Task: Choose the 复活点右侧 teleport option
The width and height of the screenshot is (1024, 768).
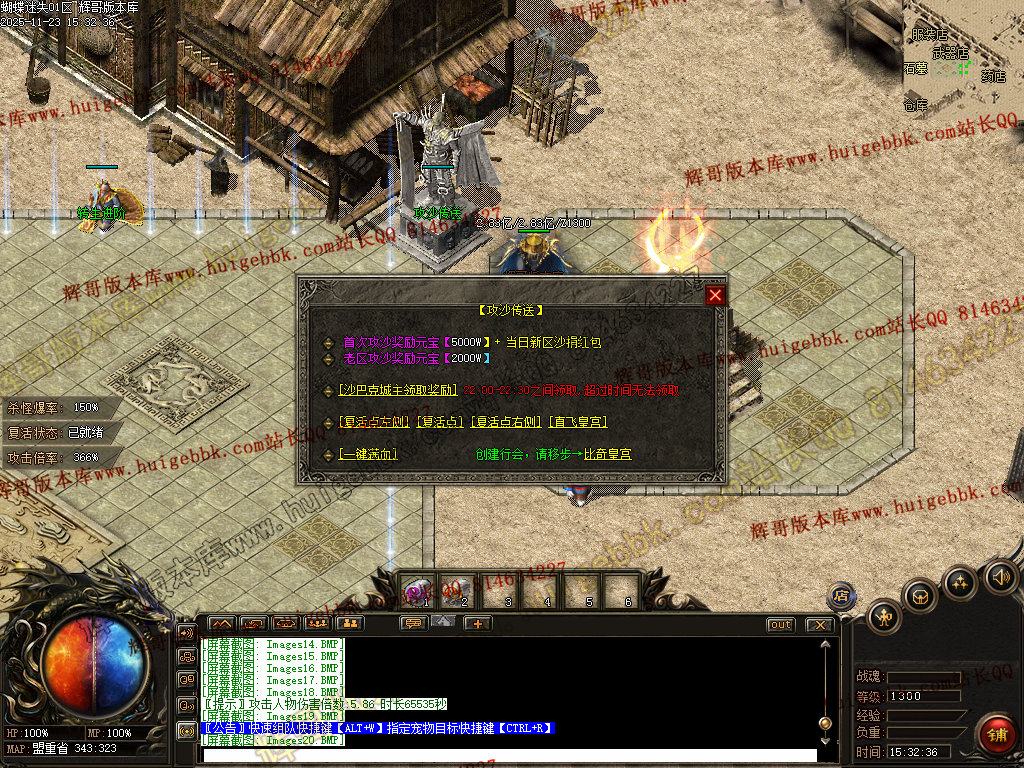Action: point(506,422)
